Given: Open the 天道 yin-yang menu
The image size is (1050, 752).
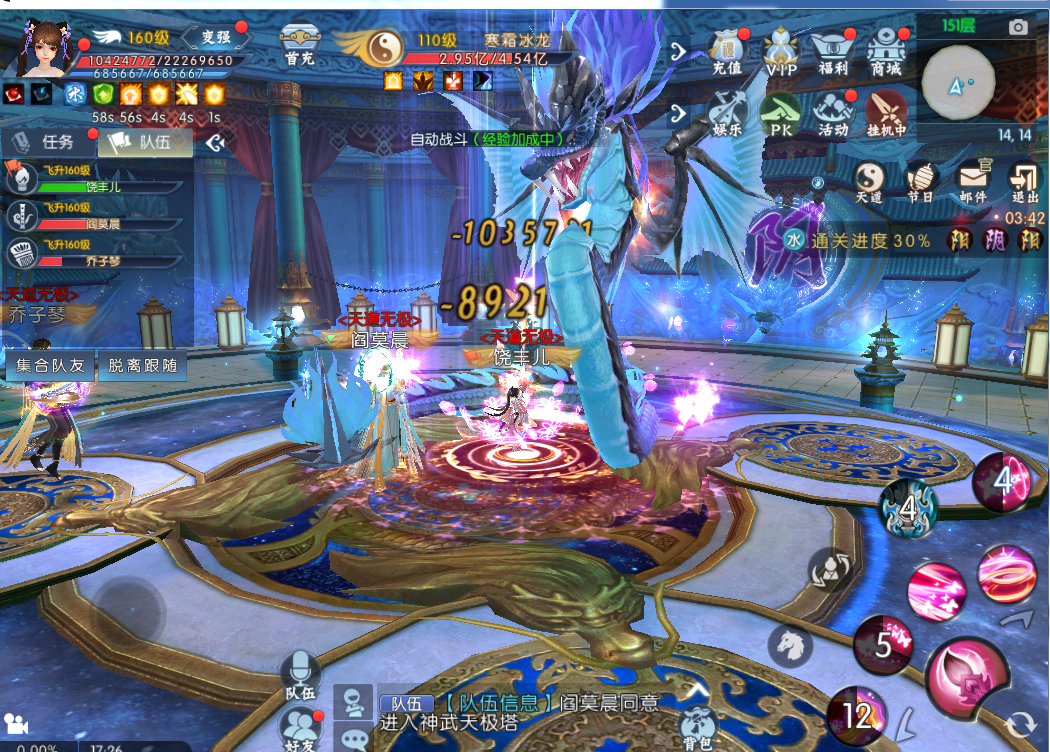Looking at the screenshot, I should pyautogui.click(x=869, y=181).
